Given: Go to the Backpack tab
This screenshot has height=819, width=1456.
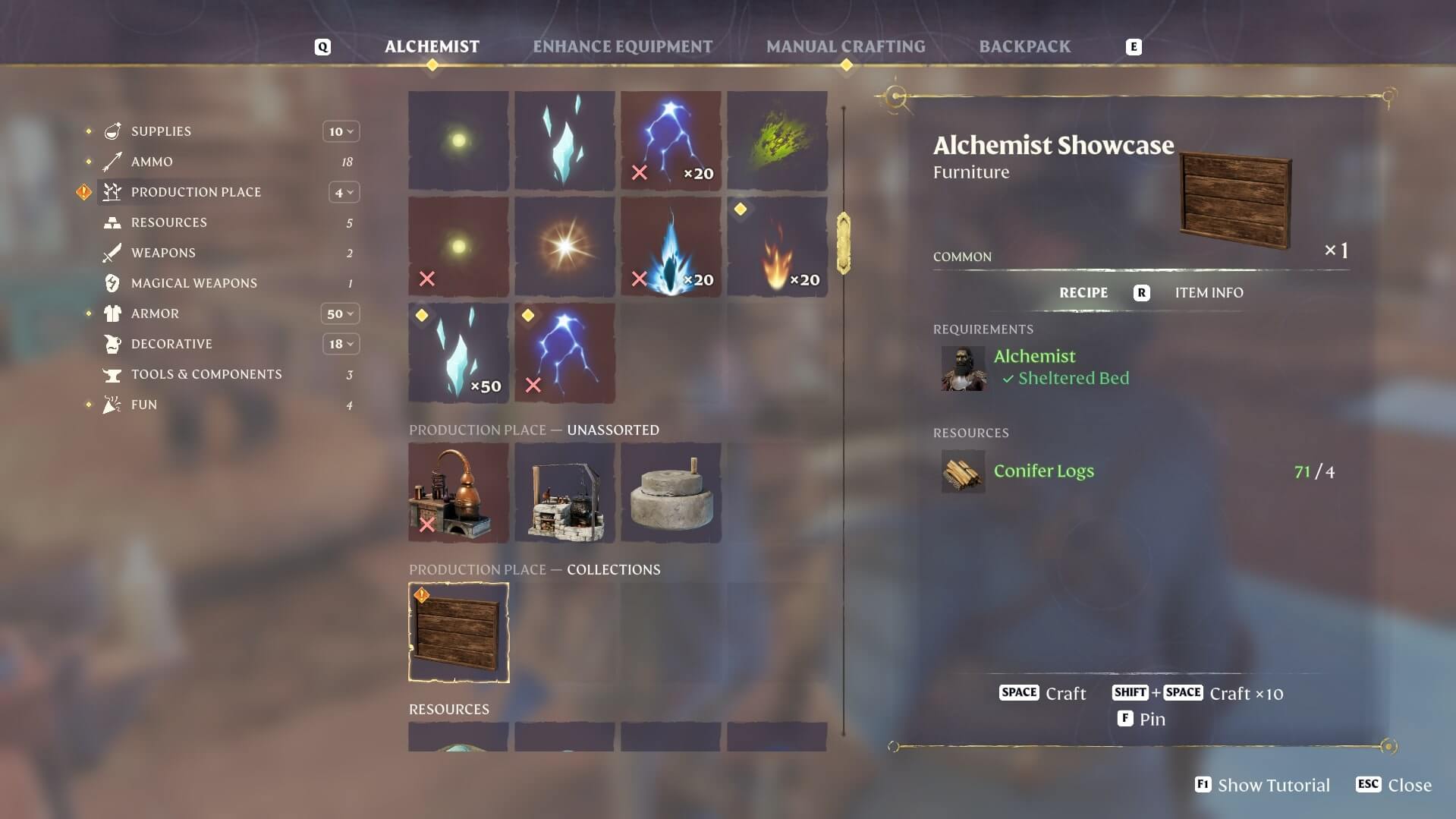Looking at the screenshot, I should coord(1024,46).
